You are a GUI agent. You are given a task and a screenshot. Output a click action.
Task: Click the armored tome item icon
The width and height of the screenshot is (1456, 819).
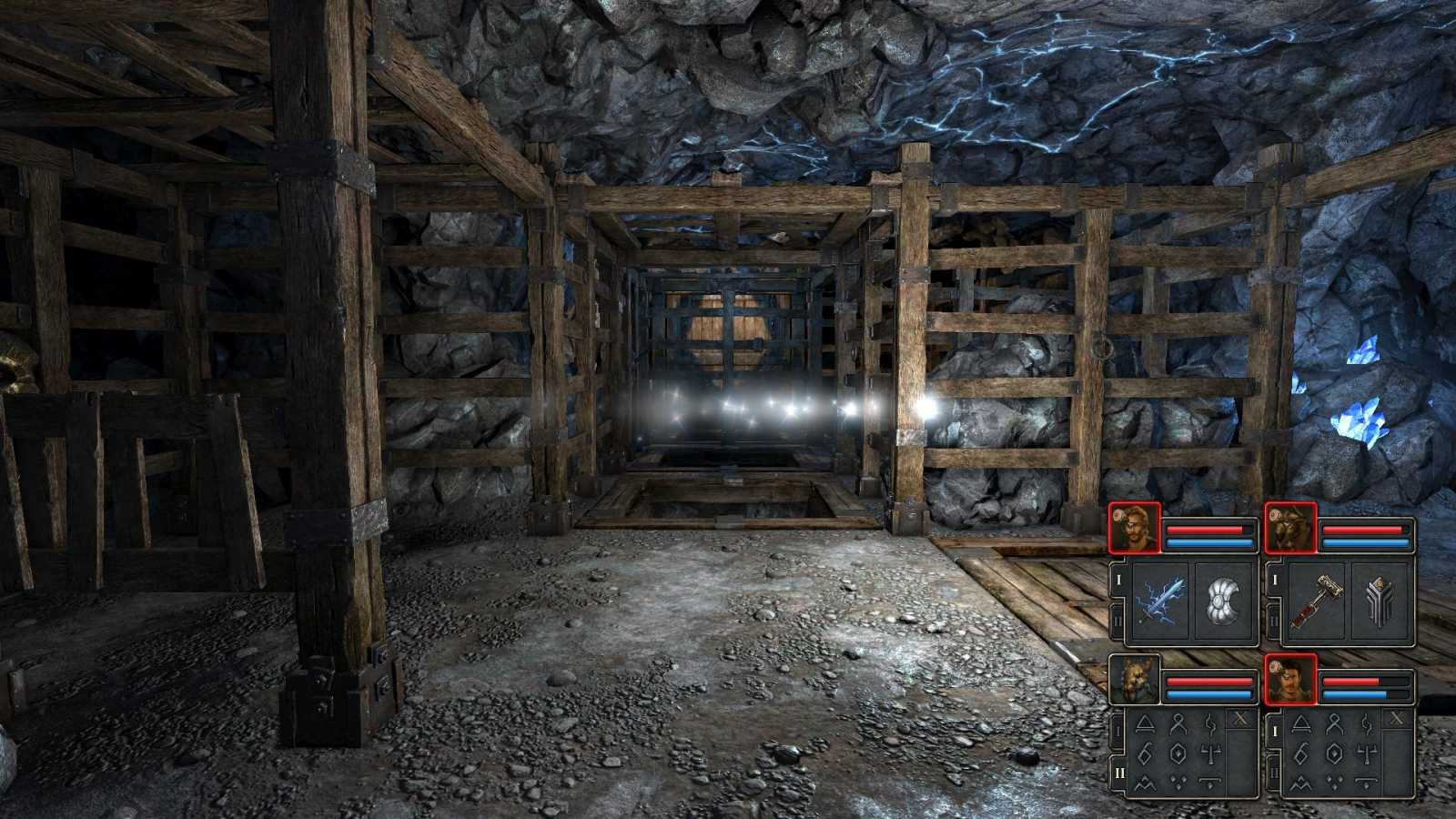click(x=1380, y=600)
